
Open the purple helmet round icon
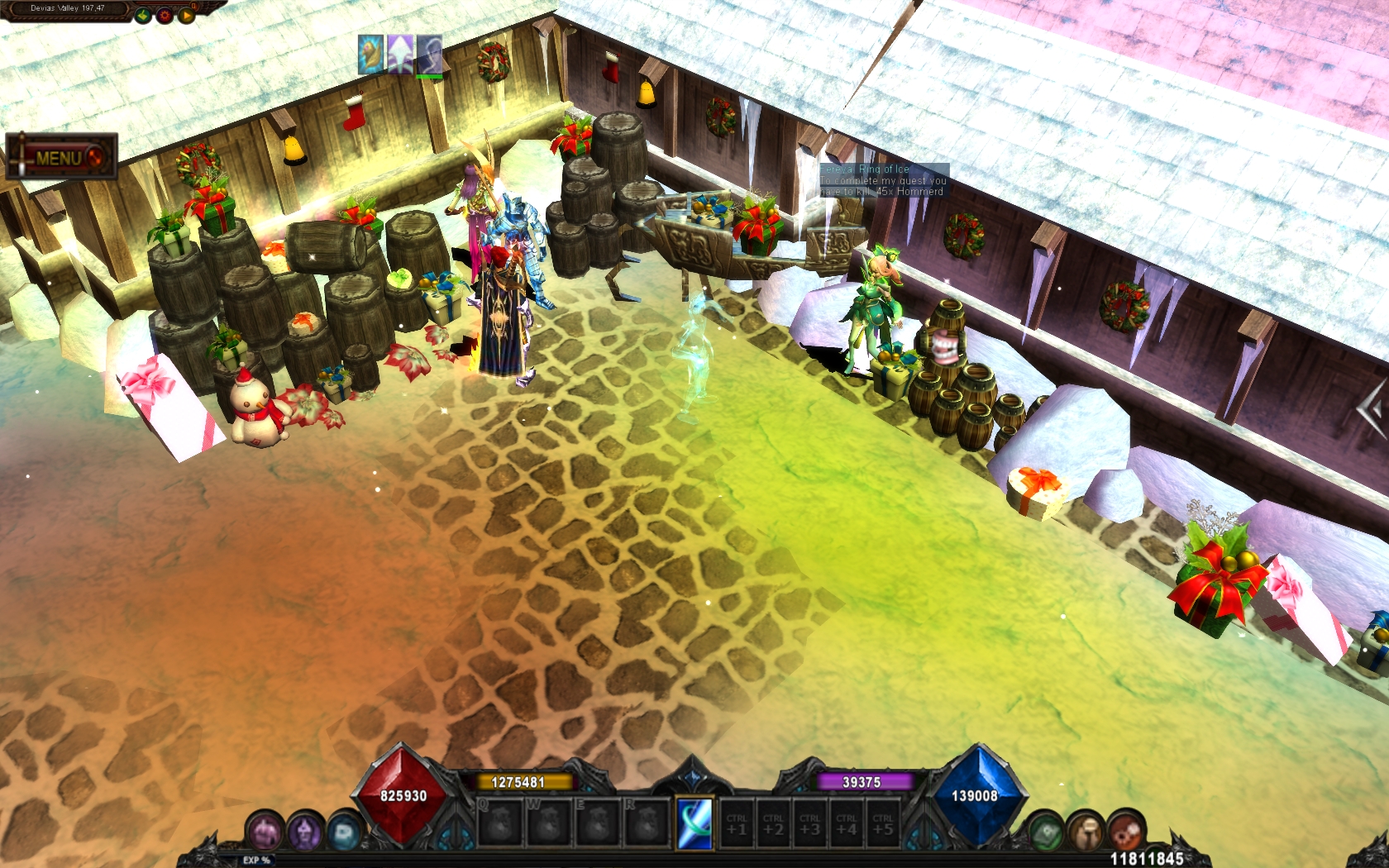click(305, 832)
